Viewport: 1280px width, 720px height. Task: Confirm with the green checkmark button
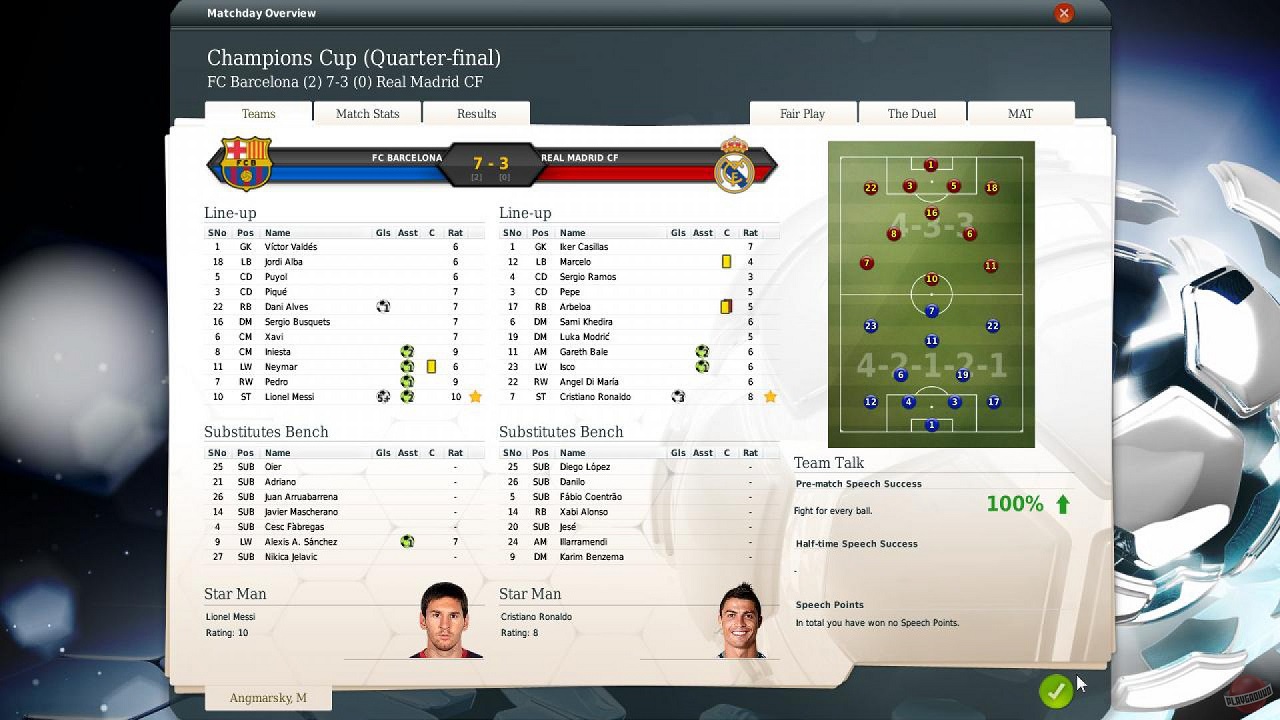pos(1055,691)
